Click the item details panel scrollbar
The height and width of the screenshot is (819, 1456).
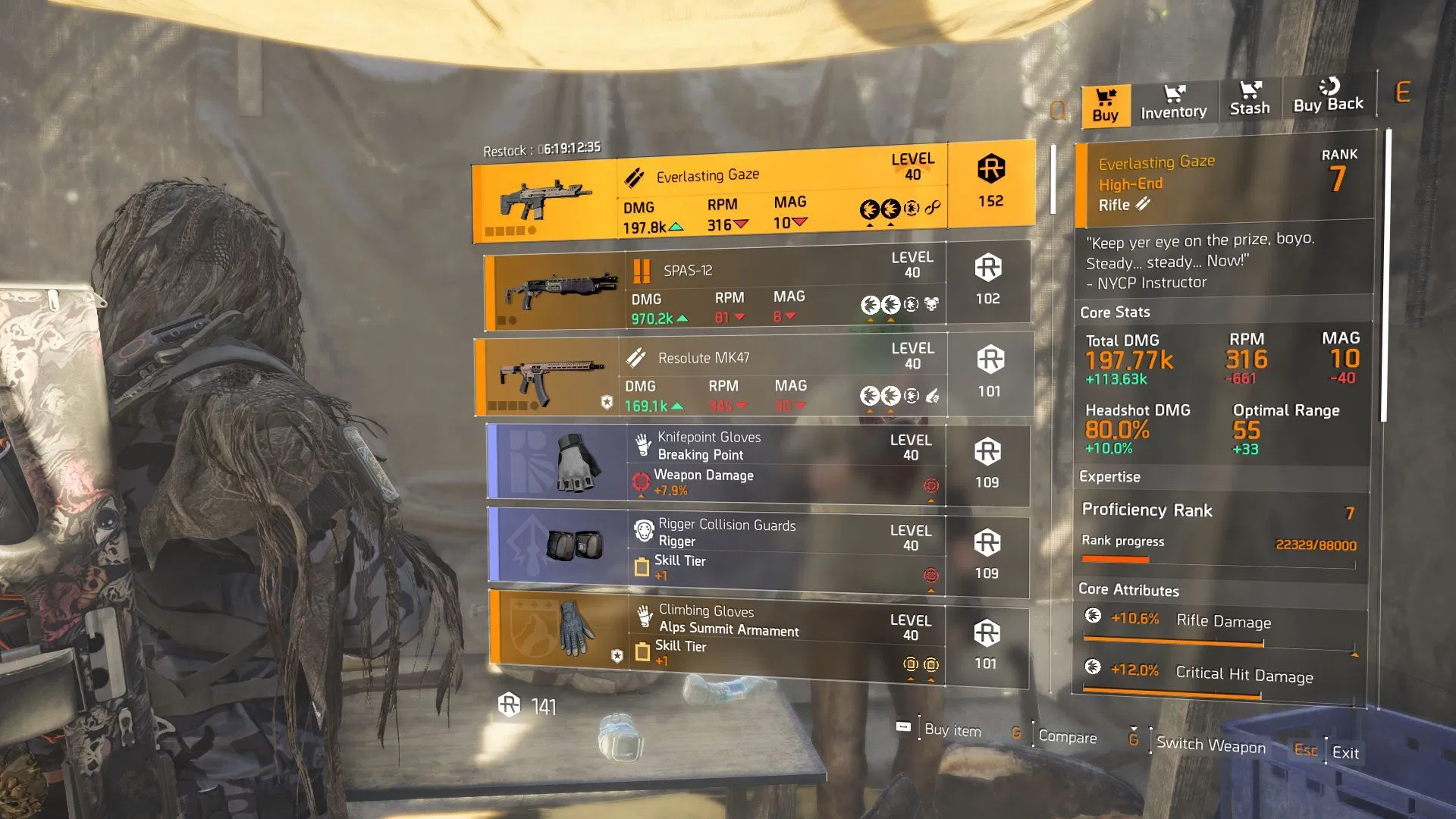point(1385,275)
